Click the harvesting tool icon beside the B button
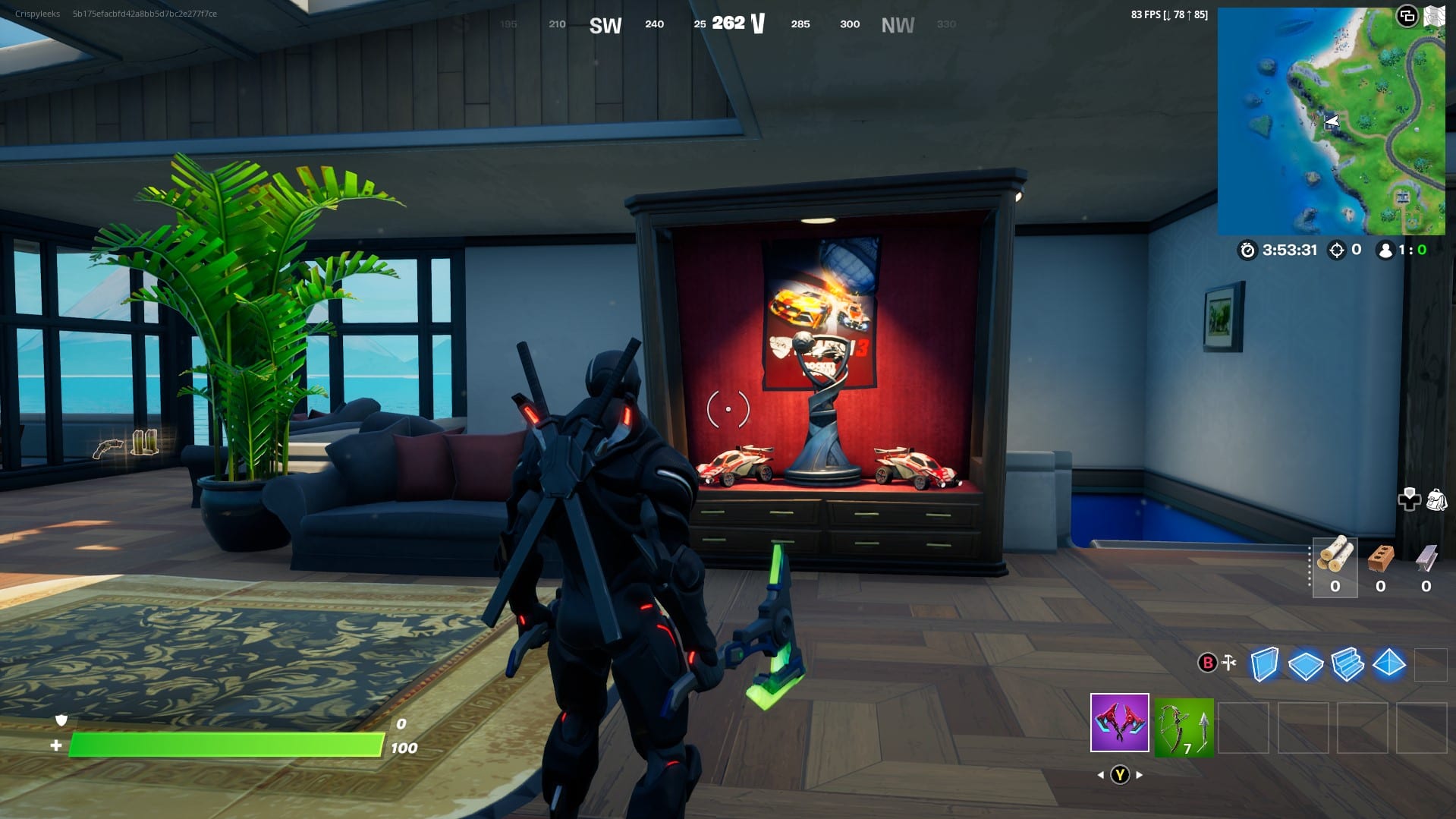1456x819 pixels. [x=1228, y=663]
